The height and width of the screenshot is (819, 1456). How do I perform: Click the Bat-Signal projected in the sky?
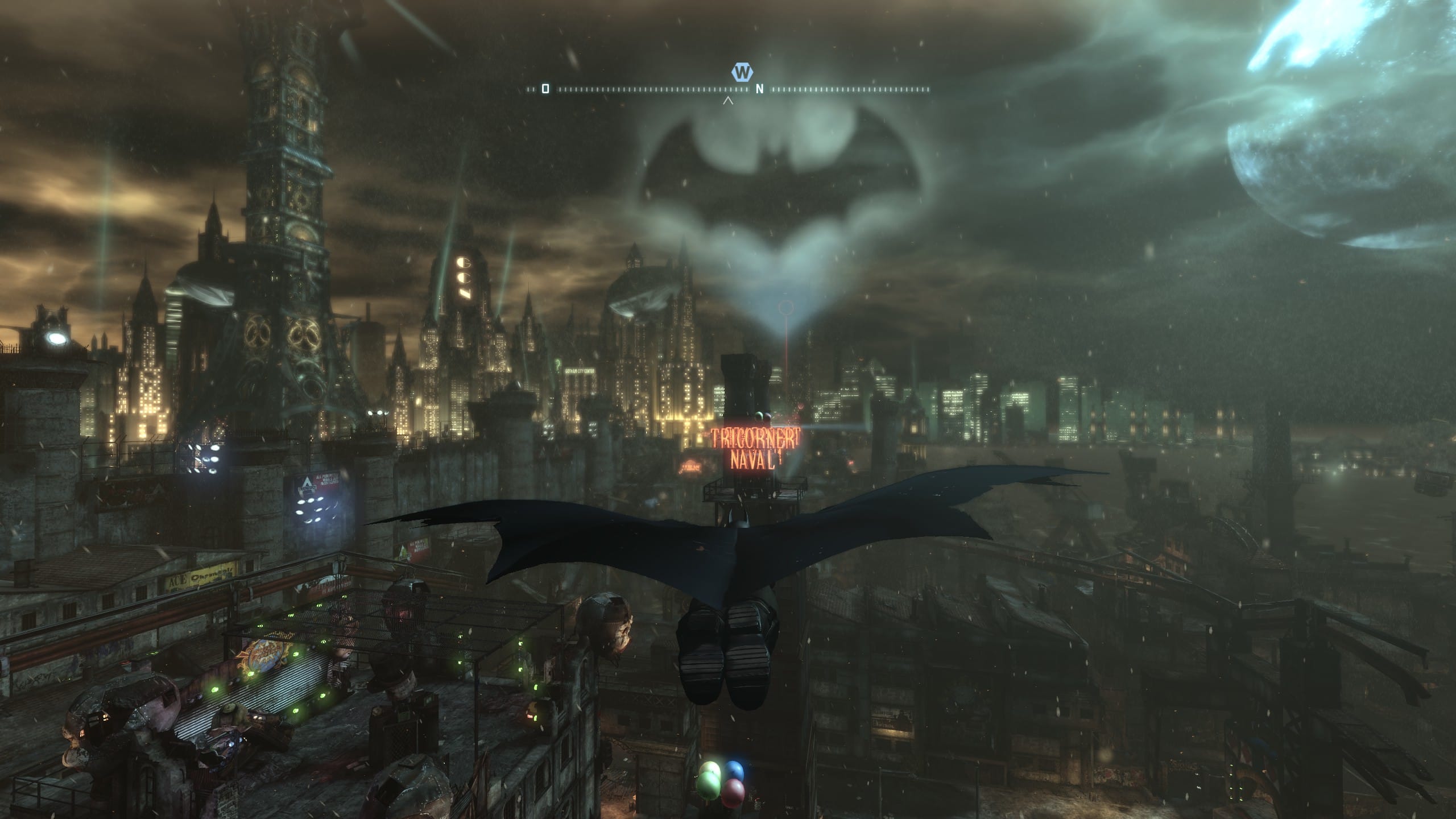pos(773,171)
